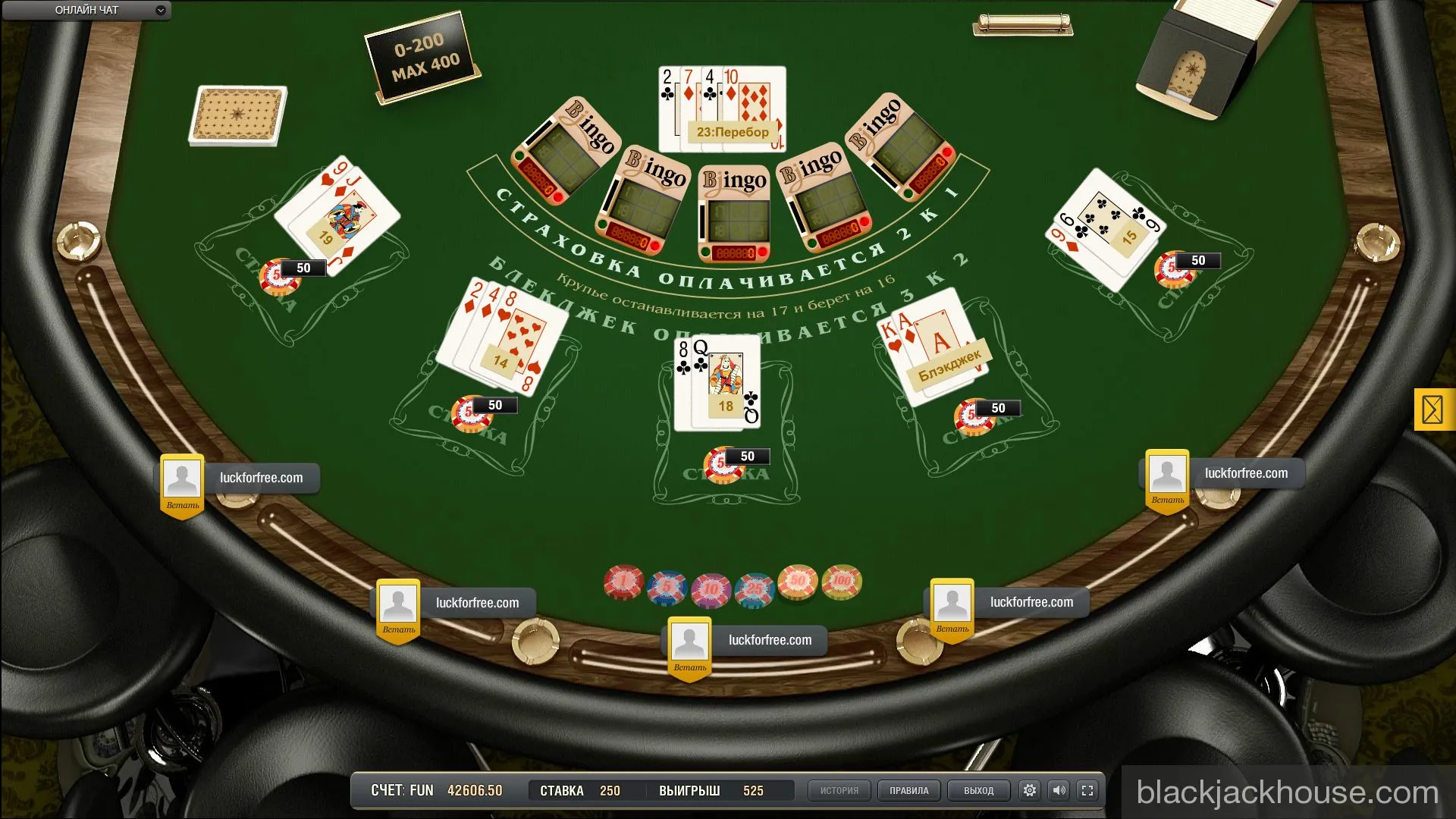Click the discard tray near the shoe

point(1022,24)
